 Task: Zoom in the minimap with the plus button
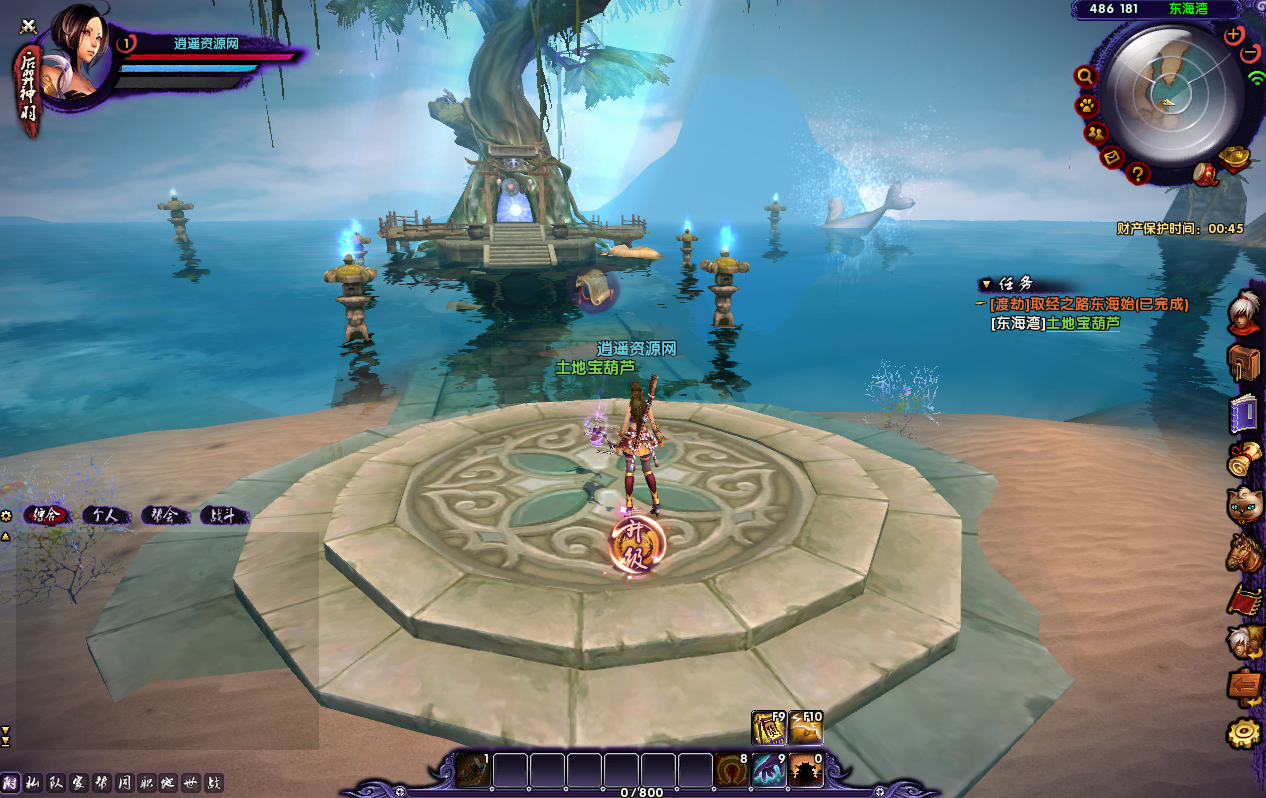point(1233,35)
